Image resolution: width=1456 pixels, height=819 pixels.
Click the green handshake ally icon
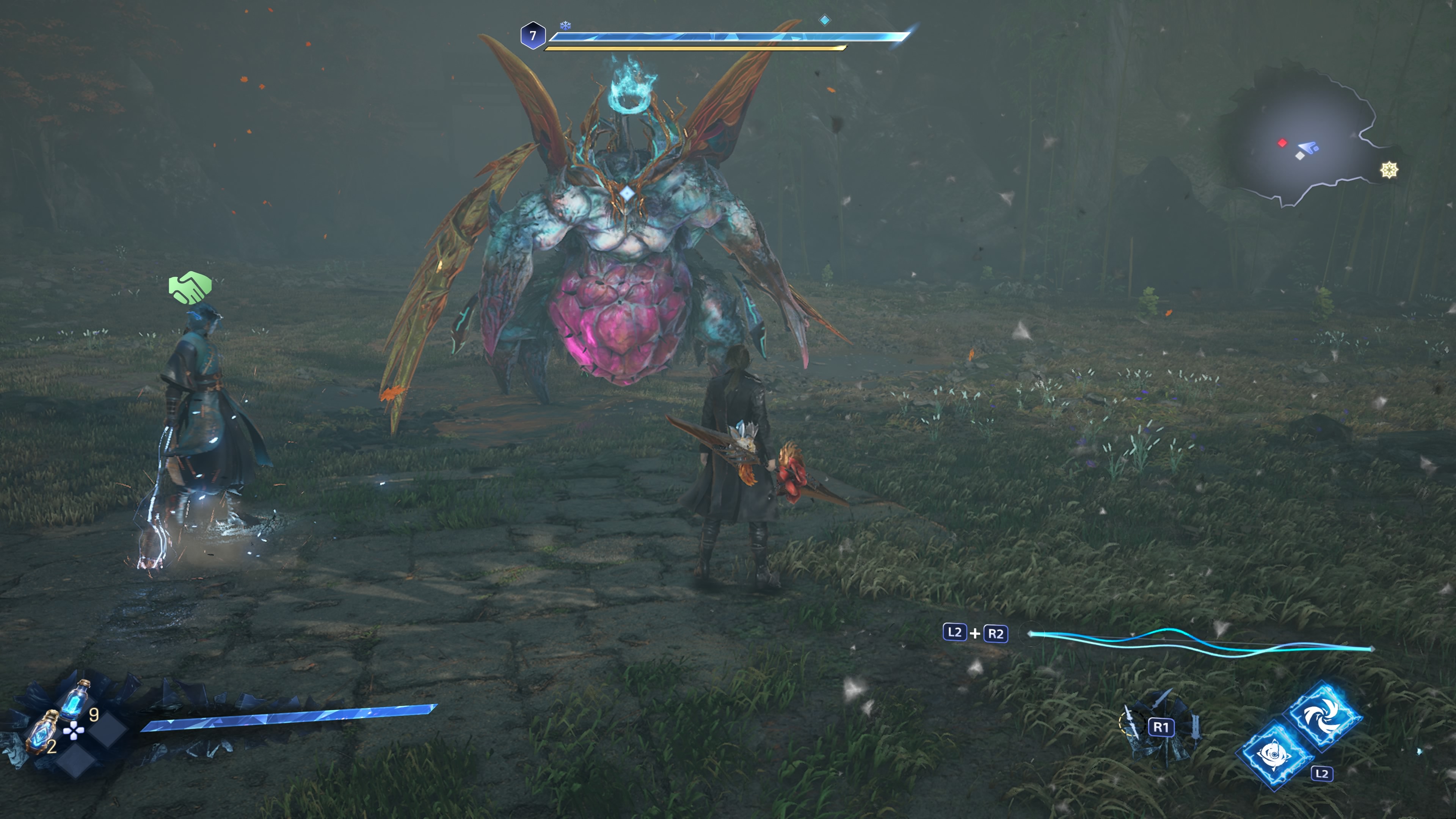[x=190, y=288]
